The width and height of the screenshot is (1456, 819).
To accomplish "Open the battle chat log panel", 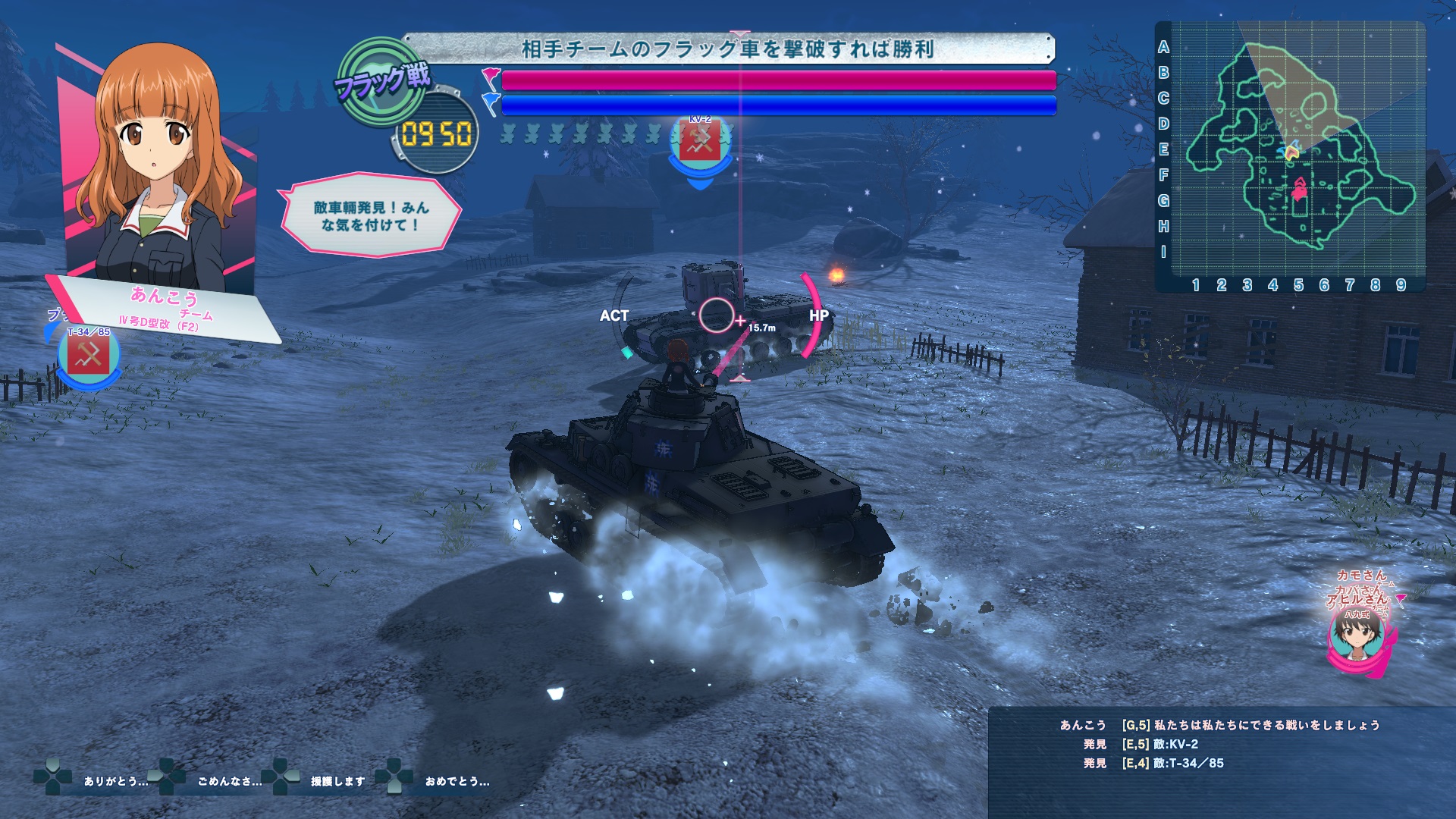I will tap(1221, 758).
